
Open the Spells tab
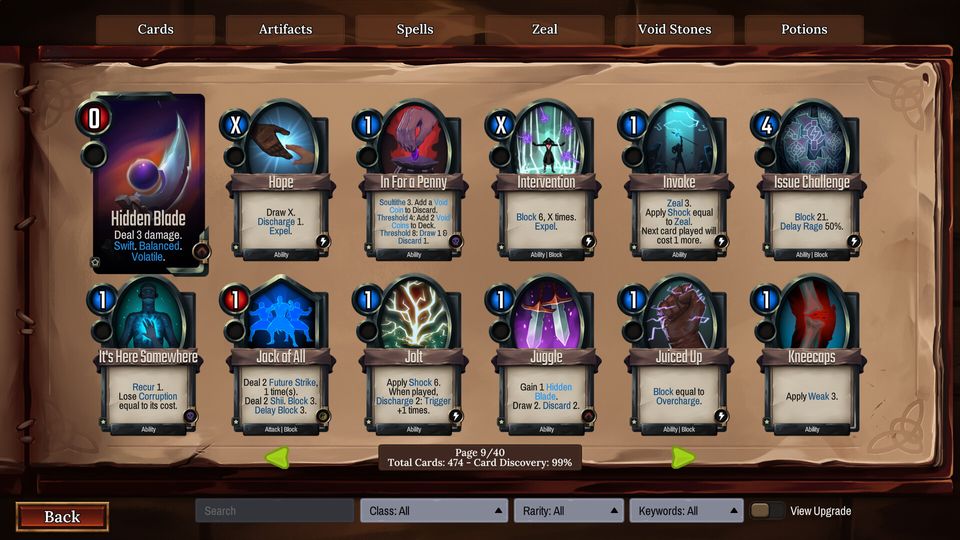[x=414, y=29]
